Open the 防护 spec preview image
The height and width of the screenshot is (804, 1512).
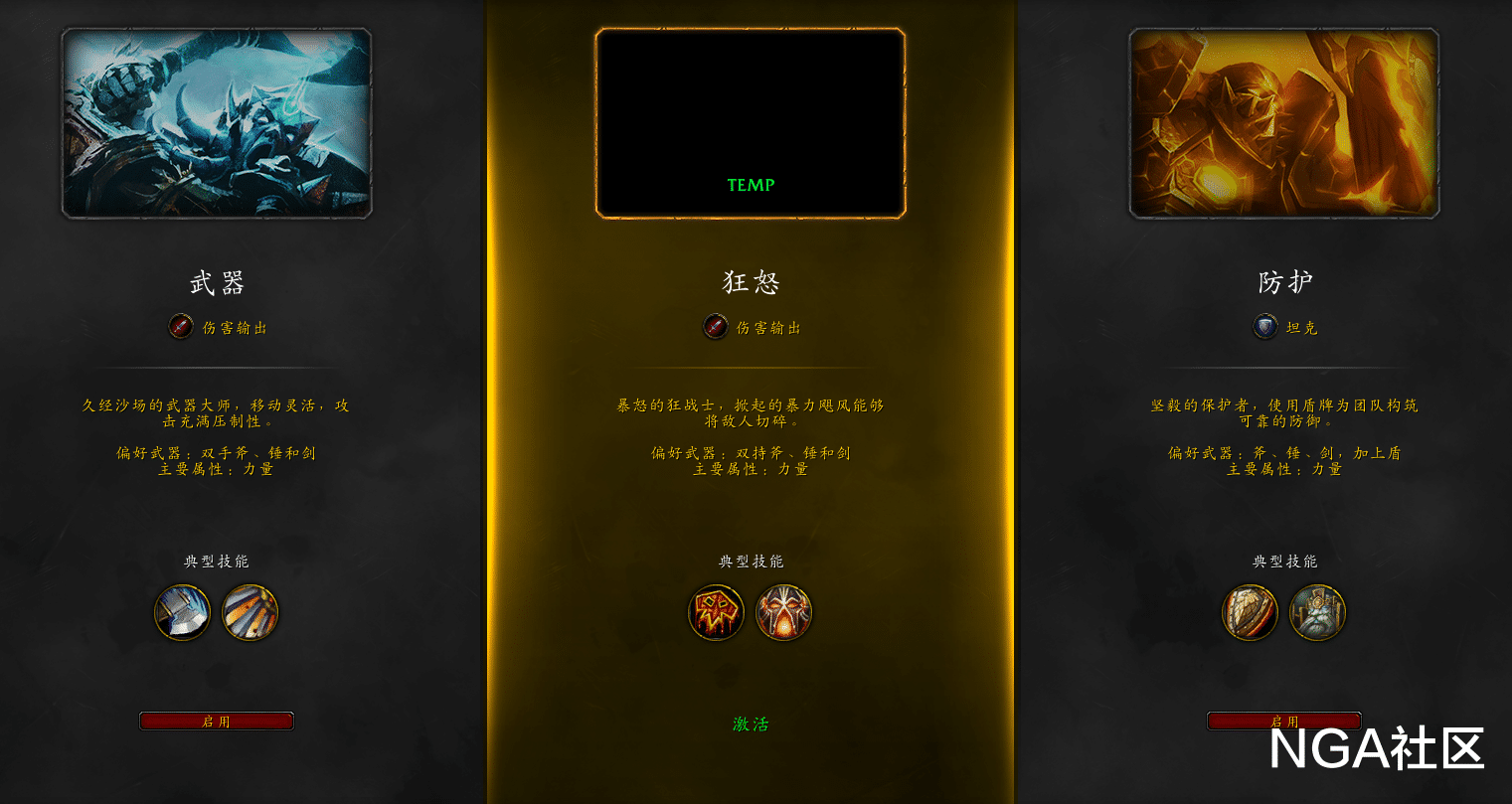tap(1285, 121)
